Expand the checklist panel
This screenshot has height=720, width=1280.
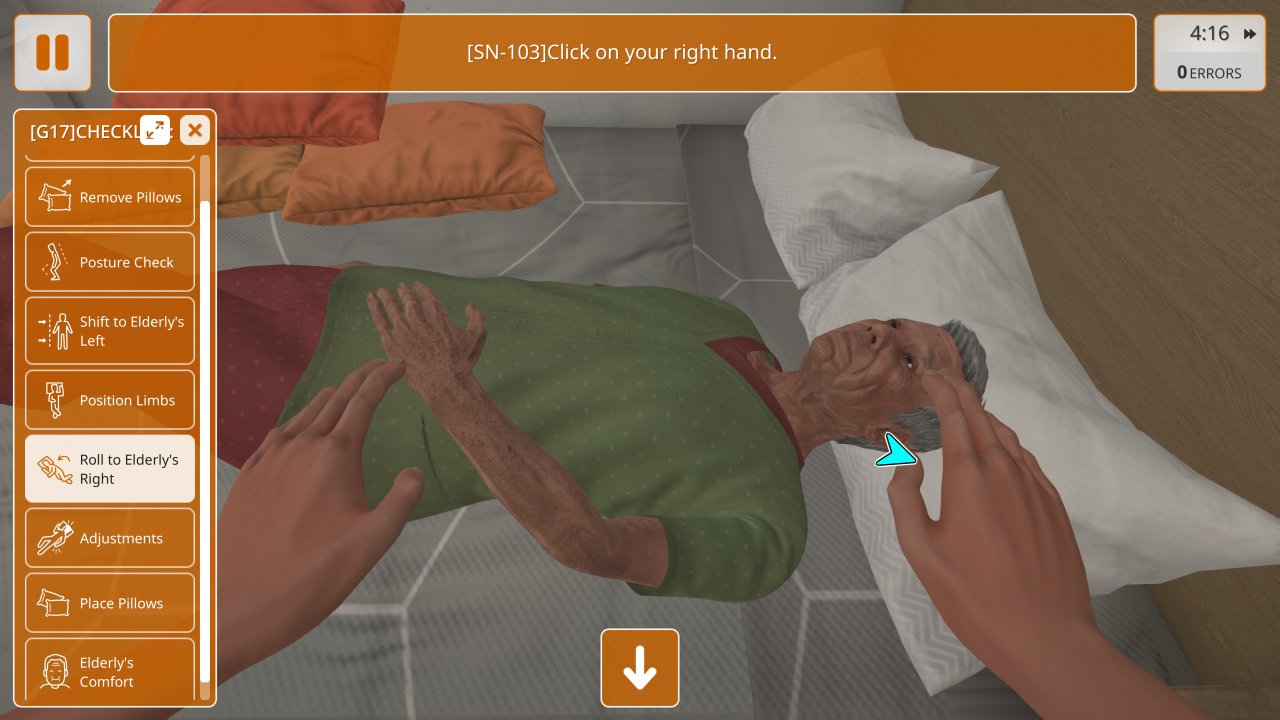[155, 130]
